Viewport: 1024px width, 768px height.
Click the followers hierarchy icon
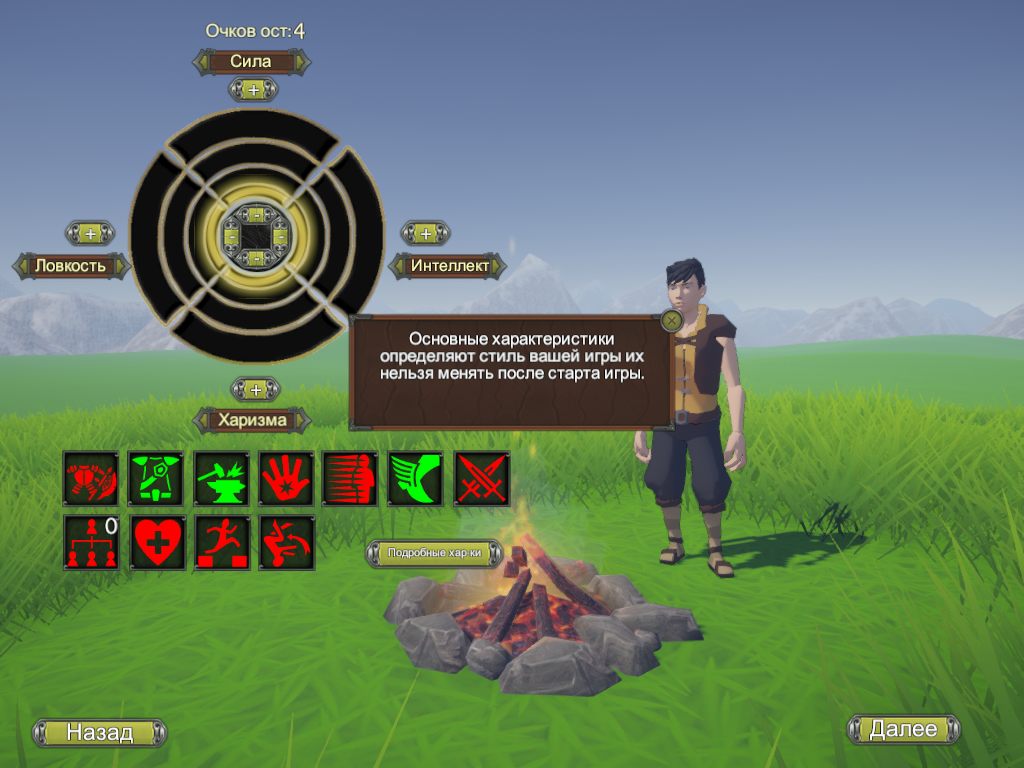(91, 542)
